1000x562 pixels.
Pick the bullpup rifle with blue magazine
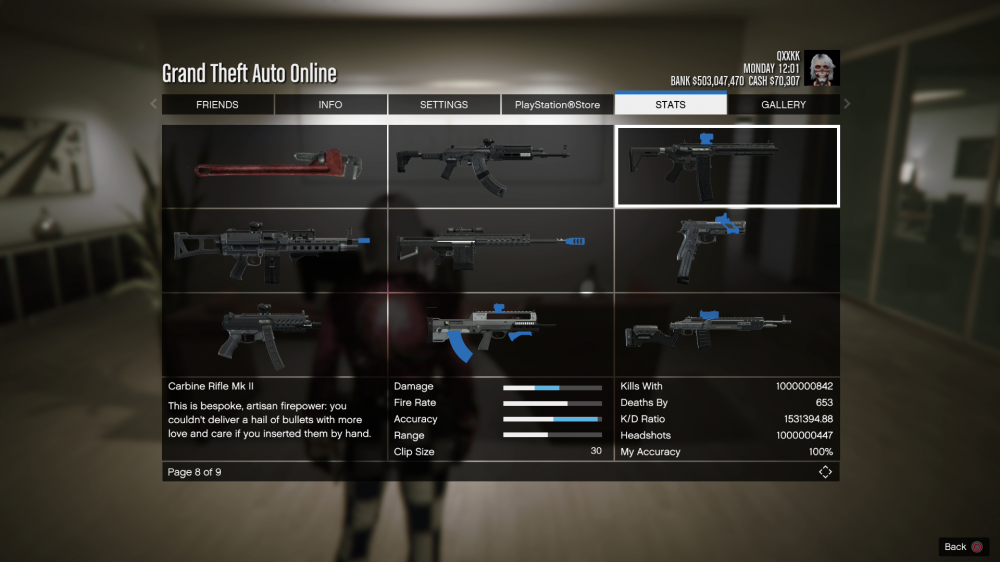500,334
